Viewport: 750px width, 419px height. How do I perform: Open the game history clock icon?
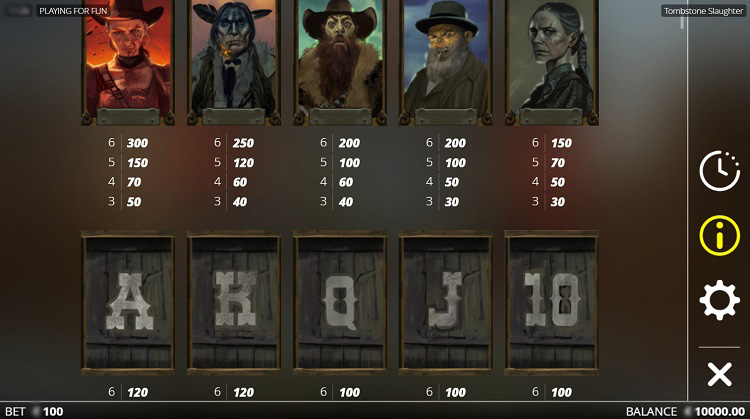click(719, 171)
